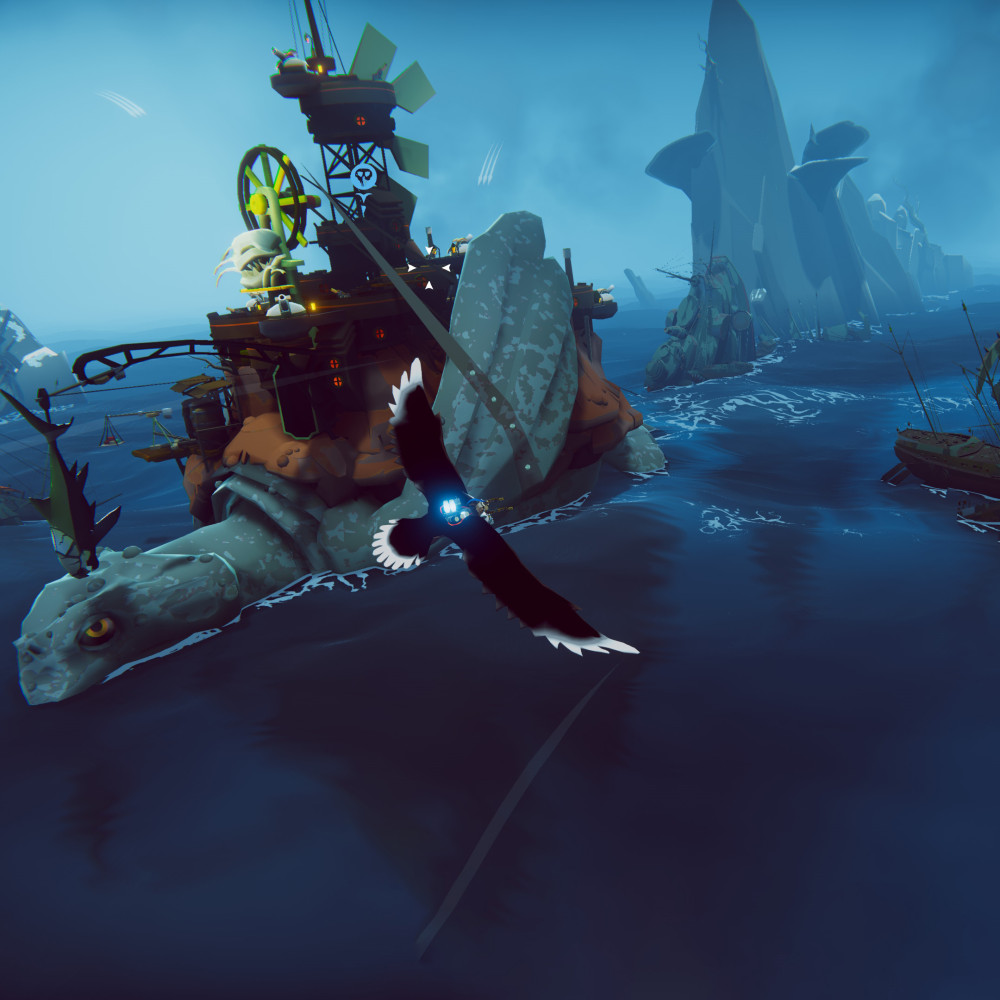Click the white four-arrow targeting reticle
Image resolution: width=1000 pixels, height=1000 pixels.
(x=429, y=267)
